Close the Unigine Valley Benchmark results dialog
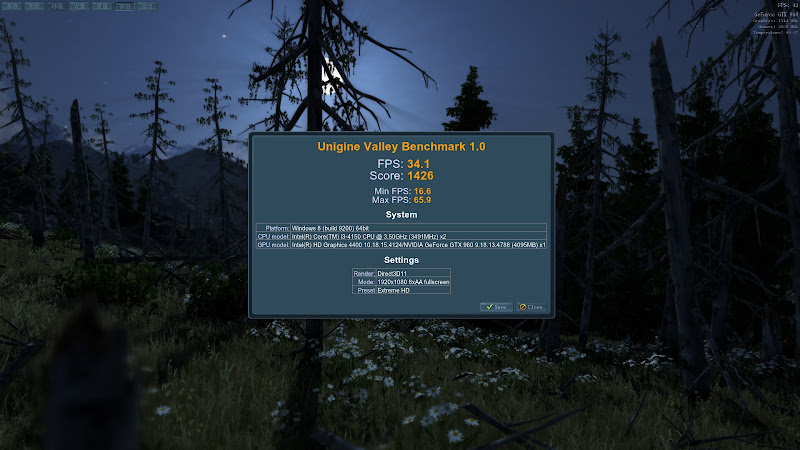This screenshot has height=450, width=800. 530,307
